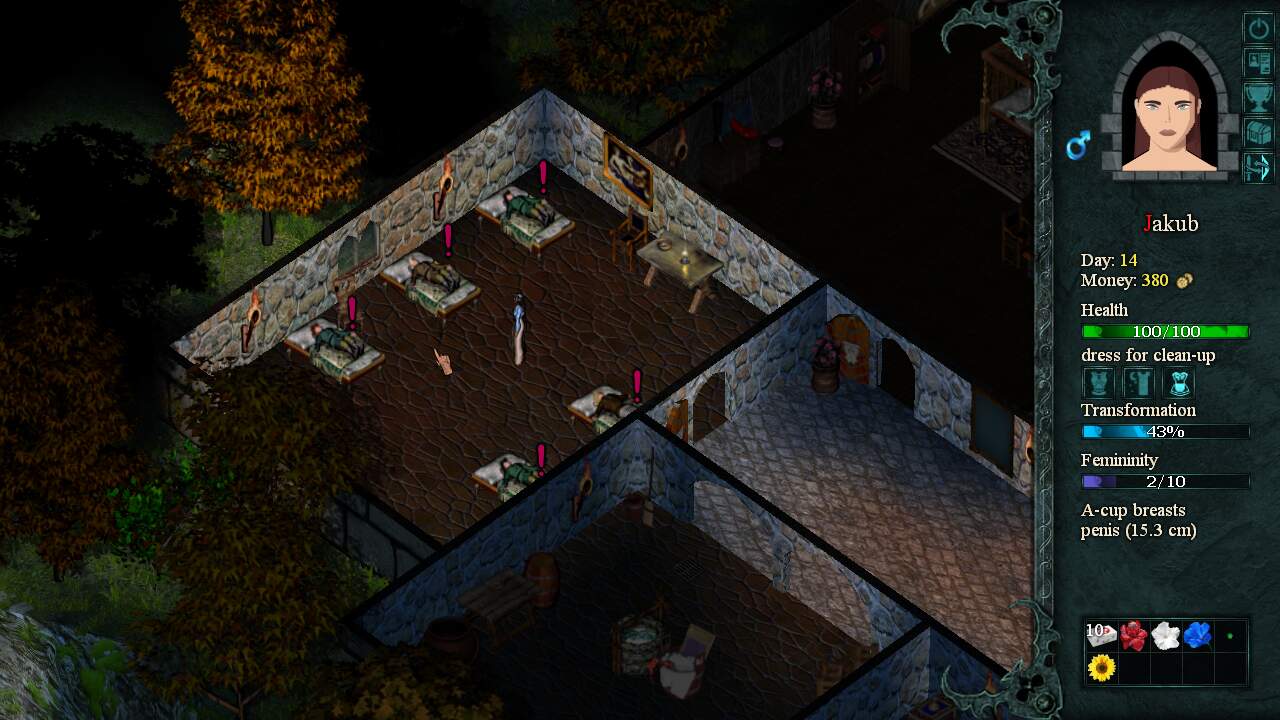Select the highlighted maid dress outfit icon
The width and height of the screenshot is (1280, 720).
click(1179, 382)
